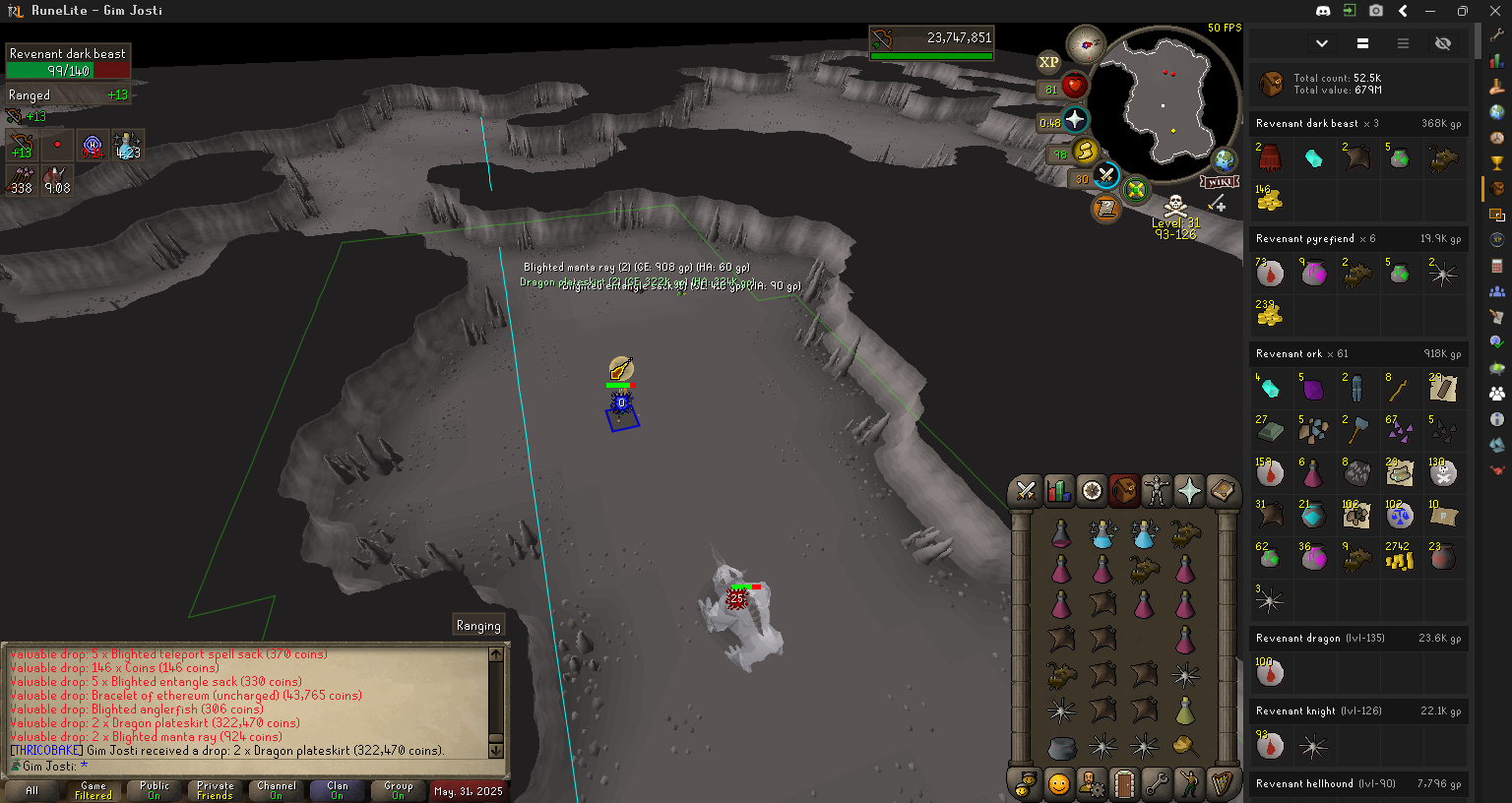
Task: Open the Worn Equipment tab
Action: coord(1157,490)
